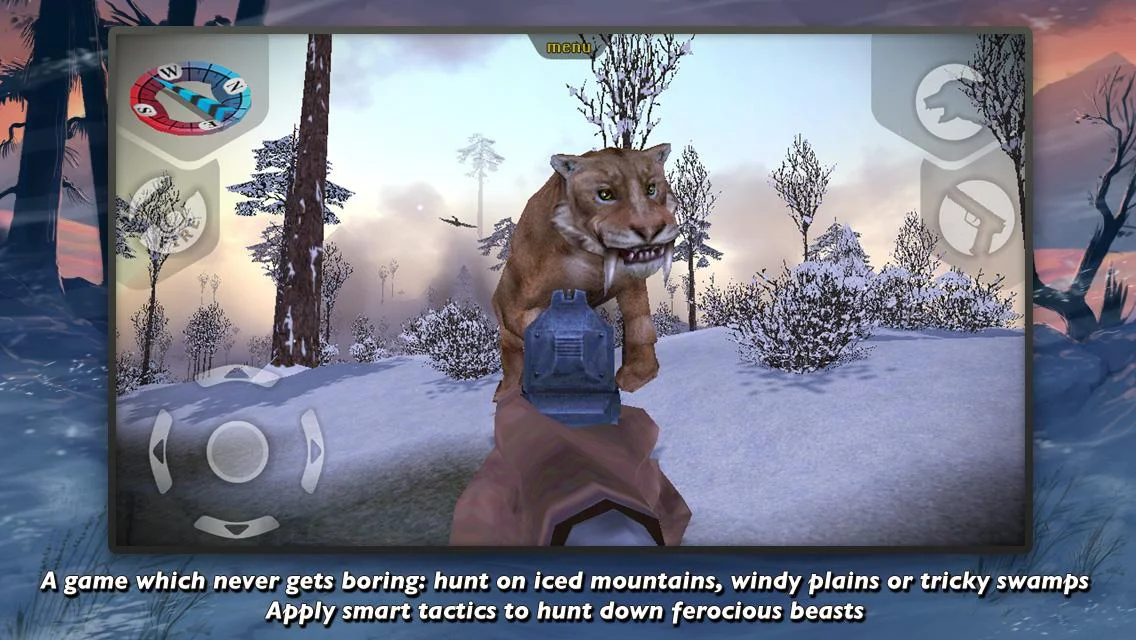Tap the left arrow on movement pad
This screenshot has height=640, width=1136.
pos(161,451)
